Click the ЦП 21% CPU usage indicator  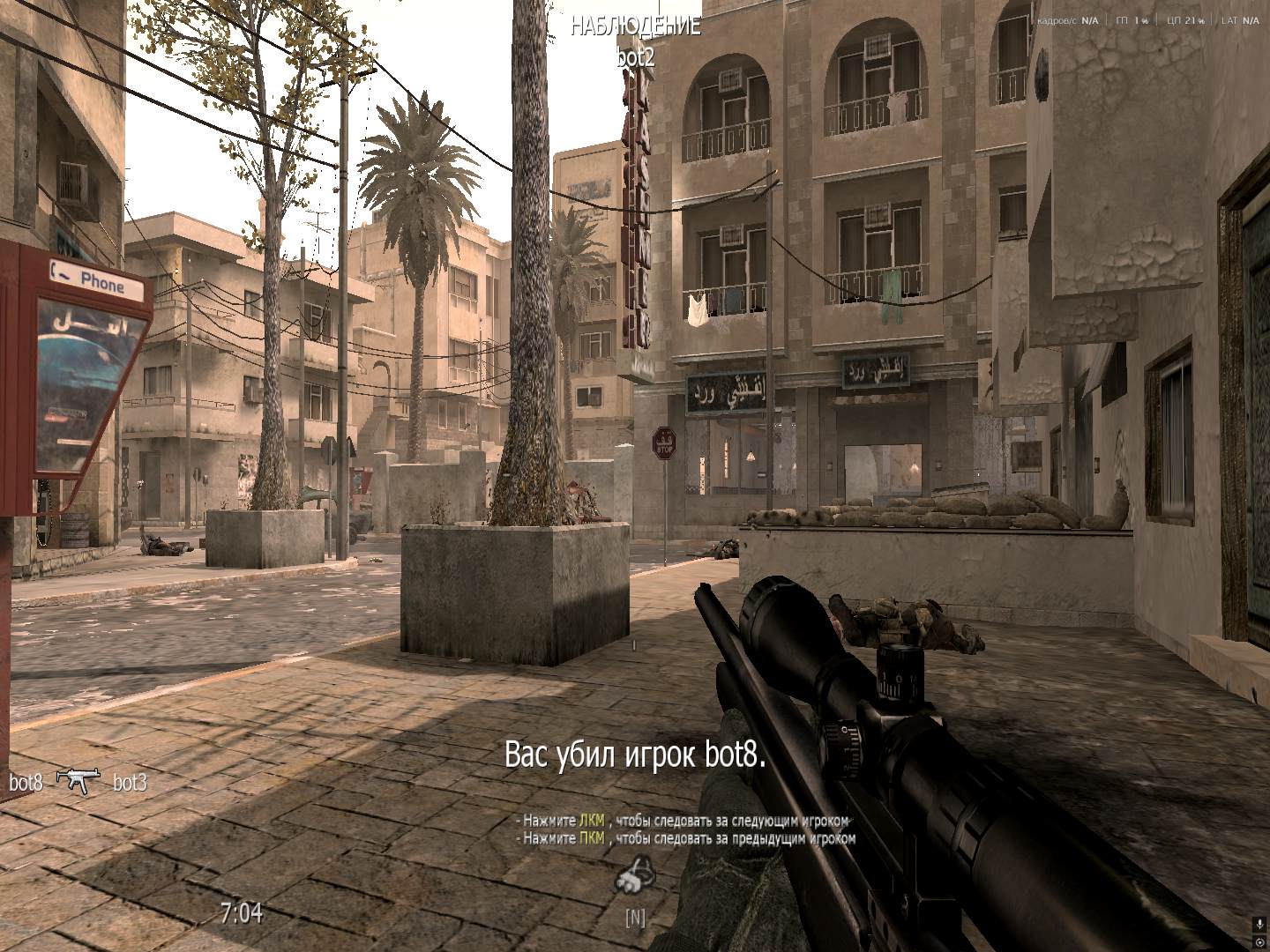(x=1188, y=20)
